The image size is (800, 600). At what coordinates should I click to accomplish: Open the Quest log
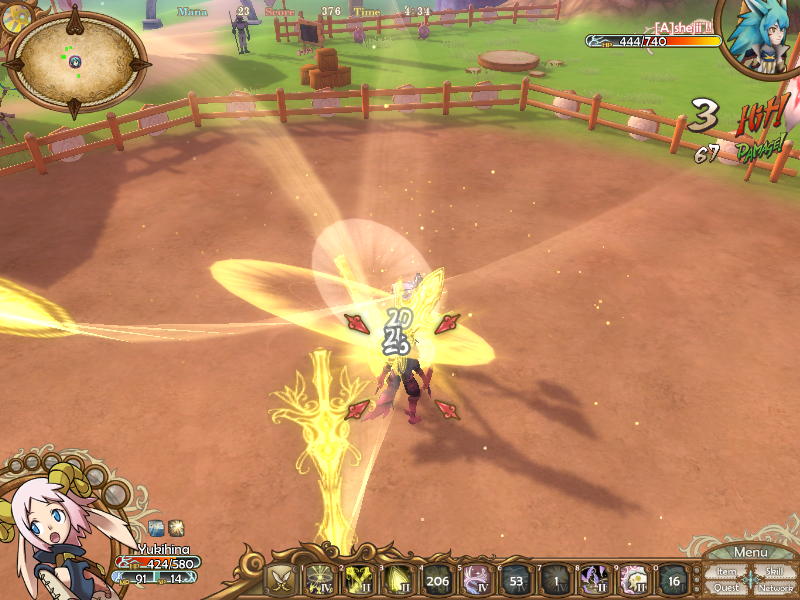click(726, 588)
